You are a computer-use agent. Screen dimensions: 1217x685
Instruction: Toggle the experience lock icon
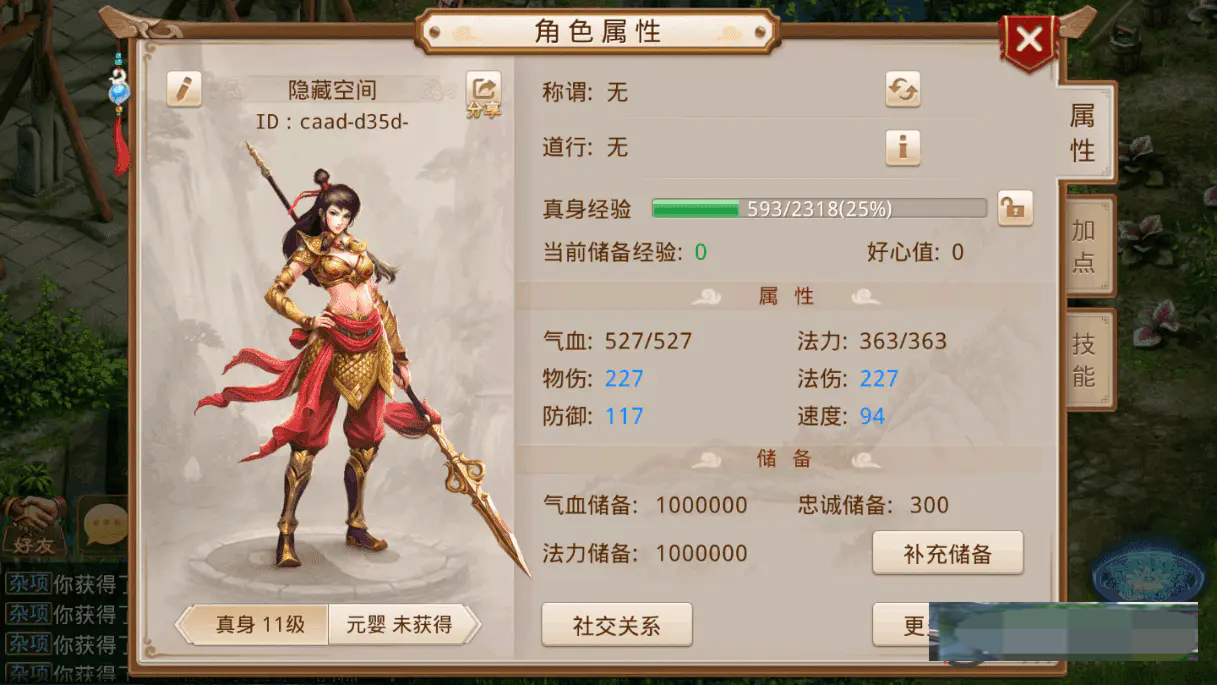[1015, 208]
